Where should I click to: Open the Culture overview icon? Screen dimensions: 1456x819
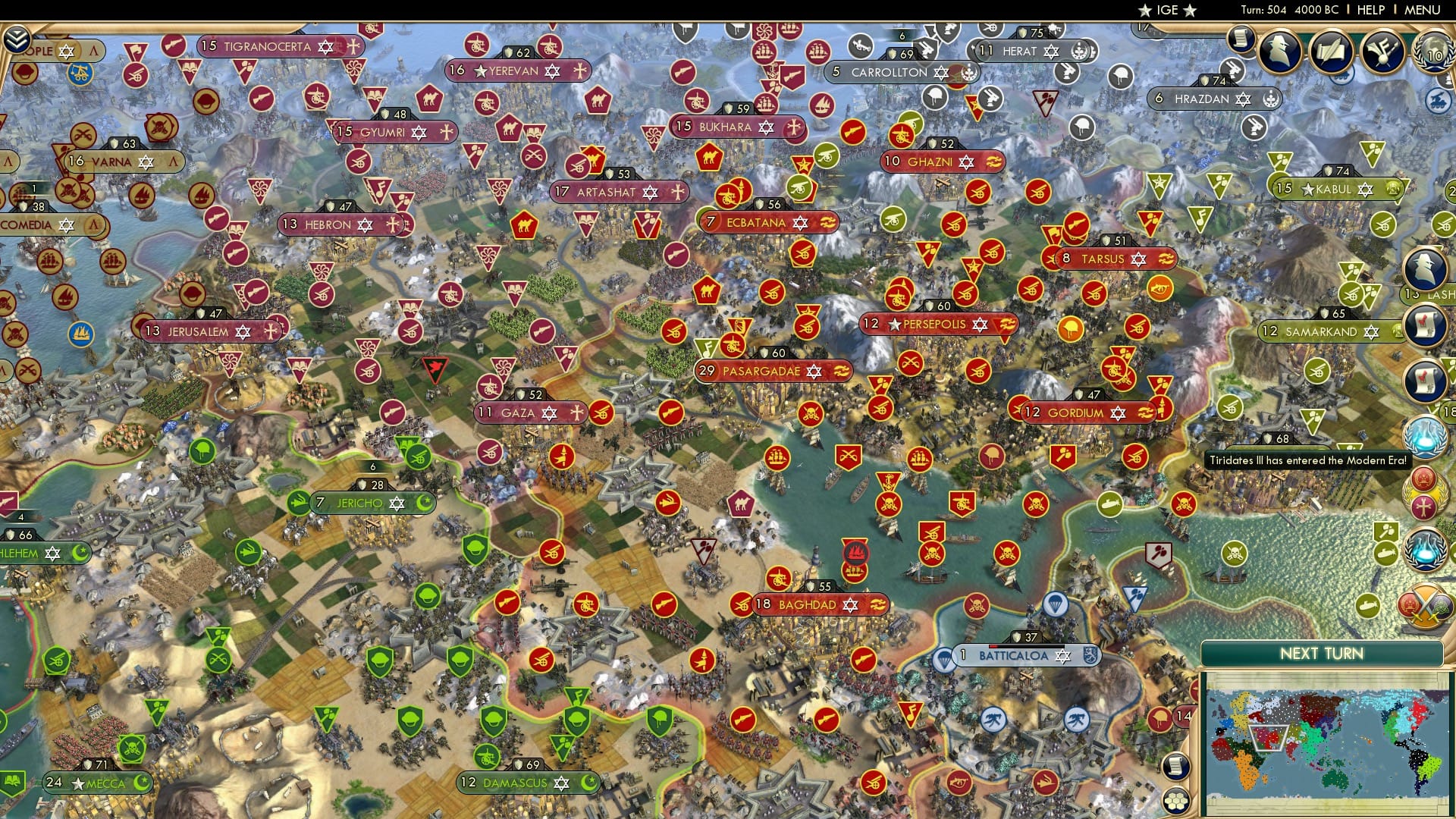(x=1382, y=52)
